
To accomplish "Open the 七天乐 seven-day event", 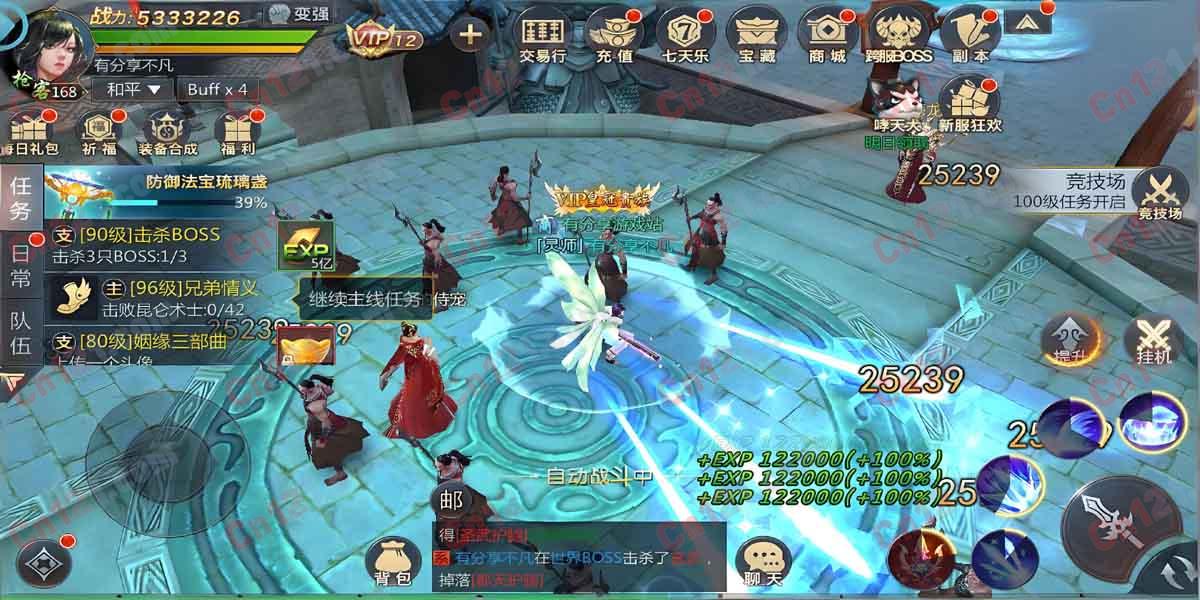I will pyautogui.click(x=687, y=37).
